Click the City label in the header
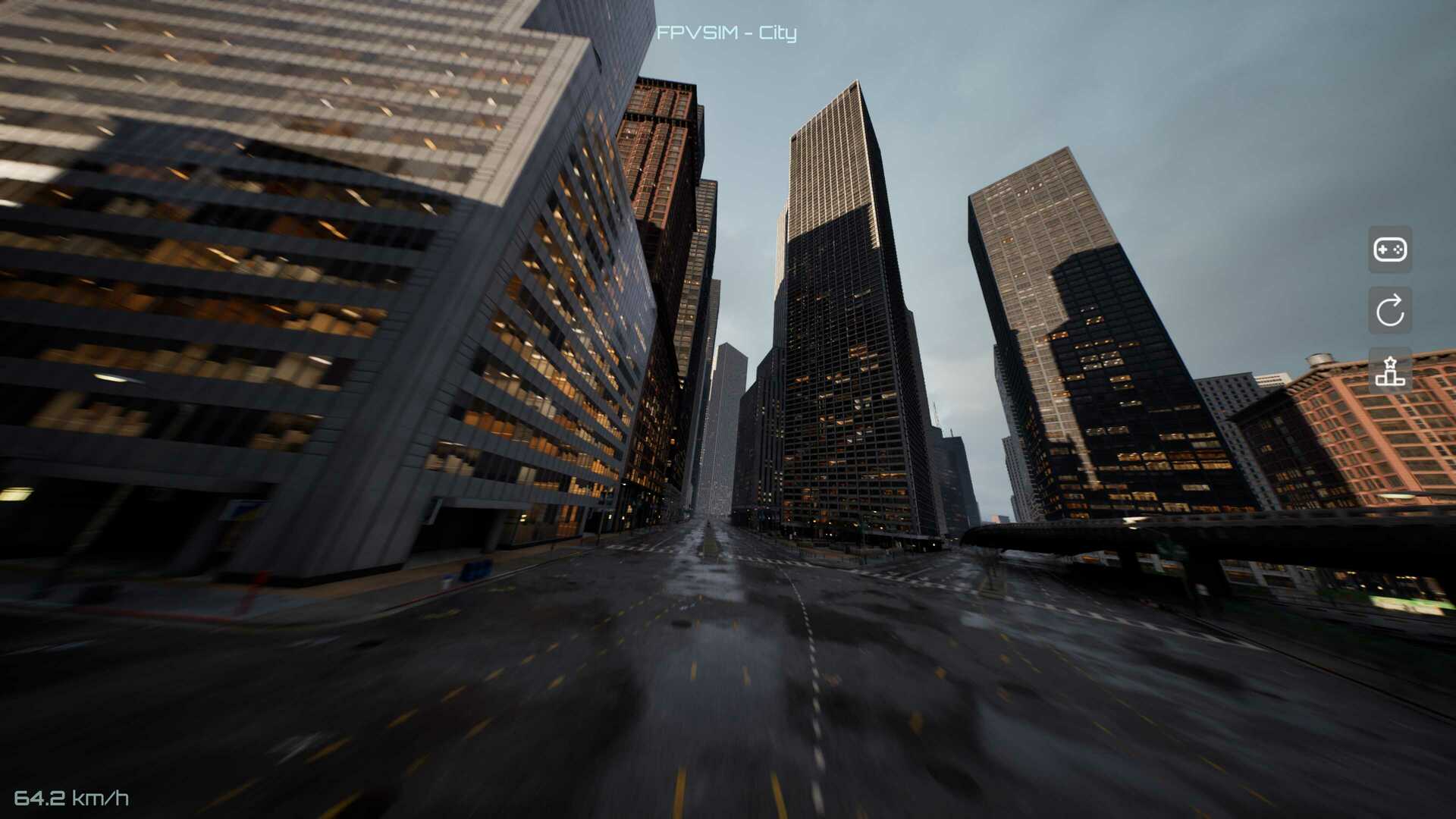Viewport: 1456px width, 819px height. pos(779,33)
